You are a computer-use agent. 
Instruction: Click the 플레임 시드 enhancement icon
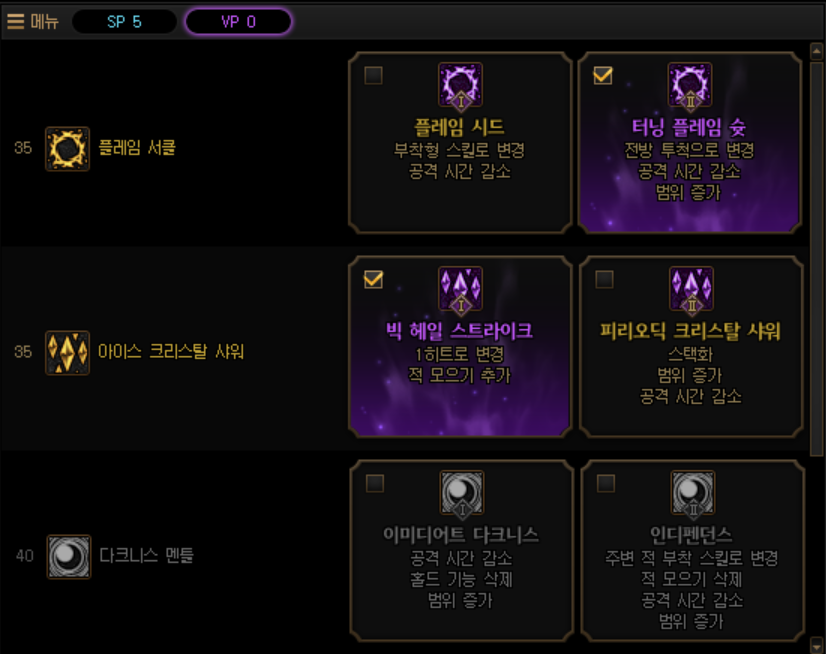coord(460,85)
